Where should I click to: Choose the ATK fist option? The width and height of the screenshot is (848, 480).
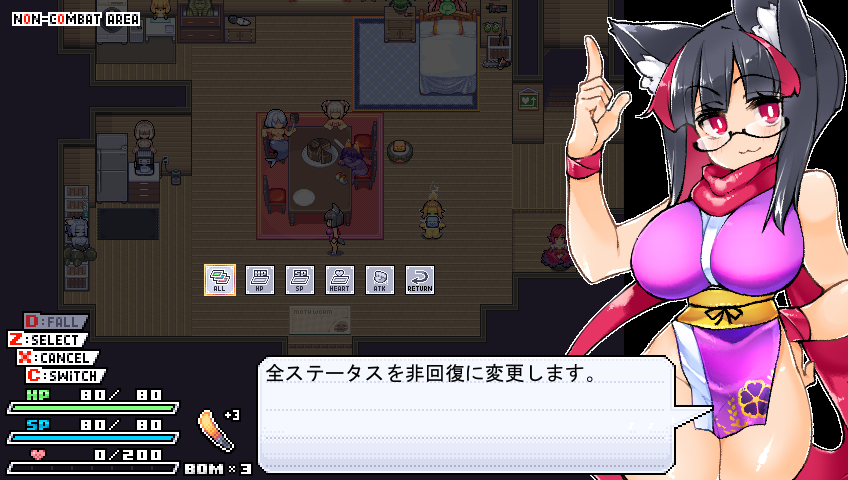pyautogui.click(x=380, y=280)
